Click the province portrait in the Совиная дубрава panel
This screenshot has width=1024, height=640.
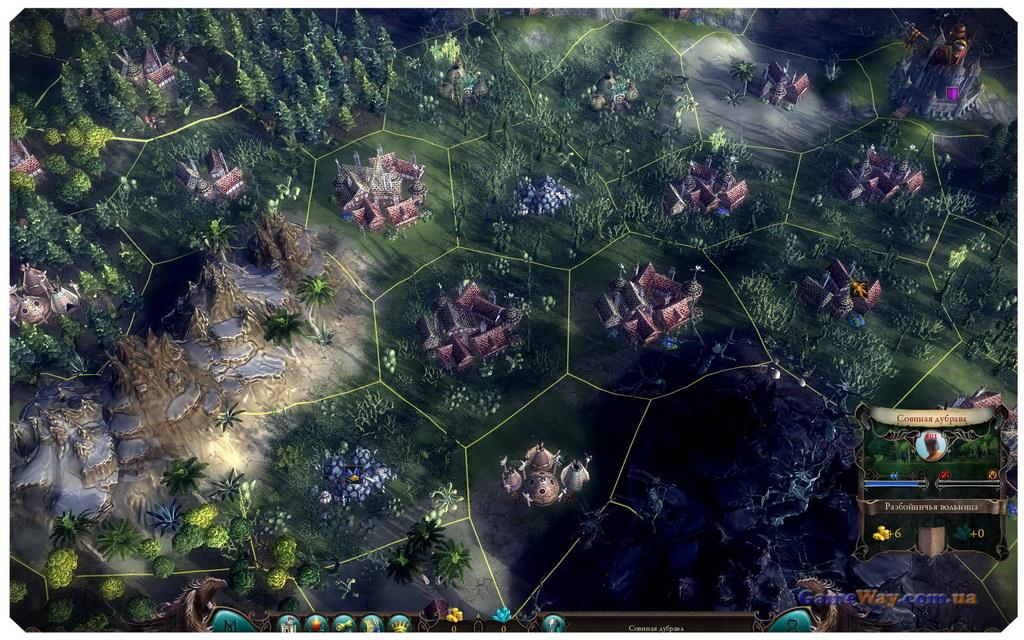(930, 447)
